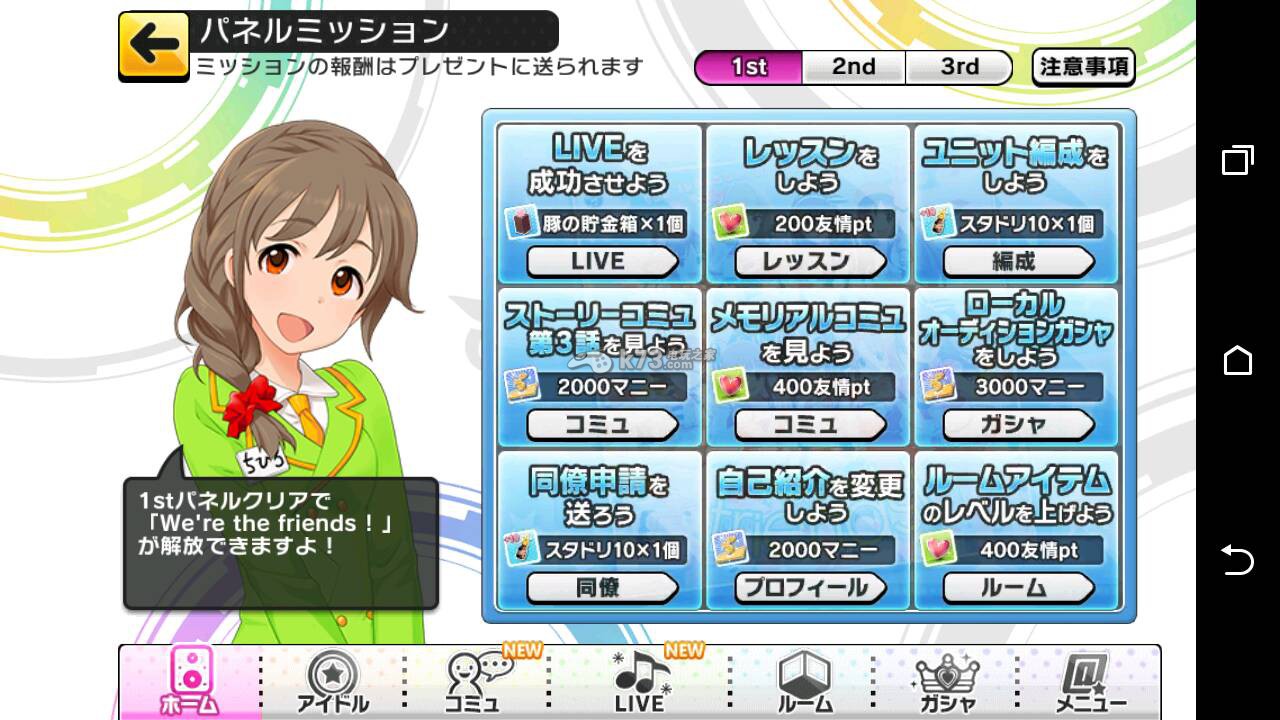Open ホーム in the bottom navigation bar
The image size is (1280, 720).
[x=189, y=682]
